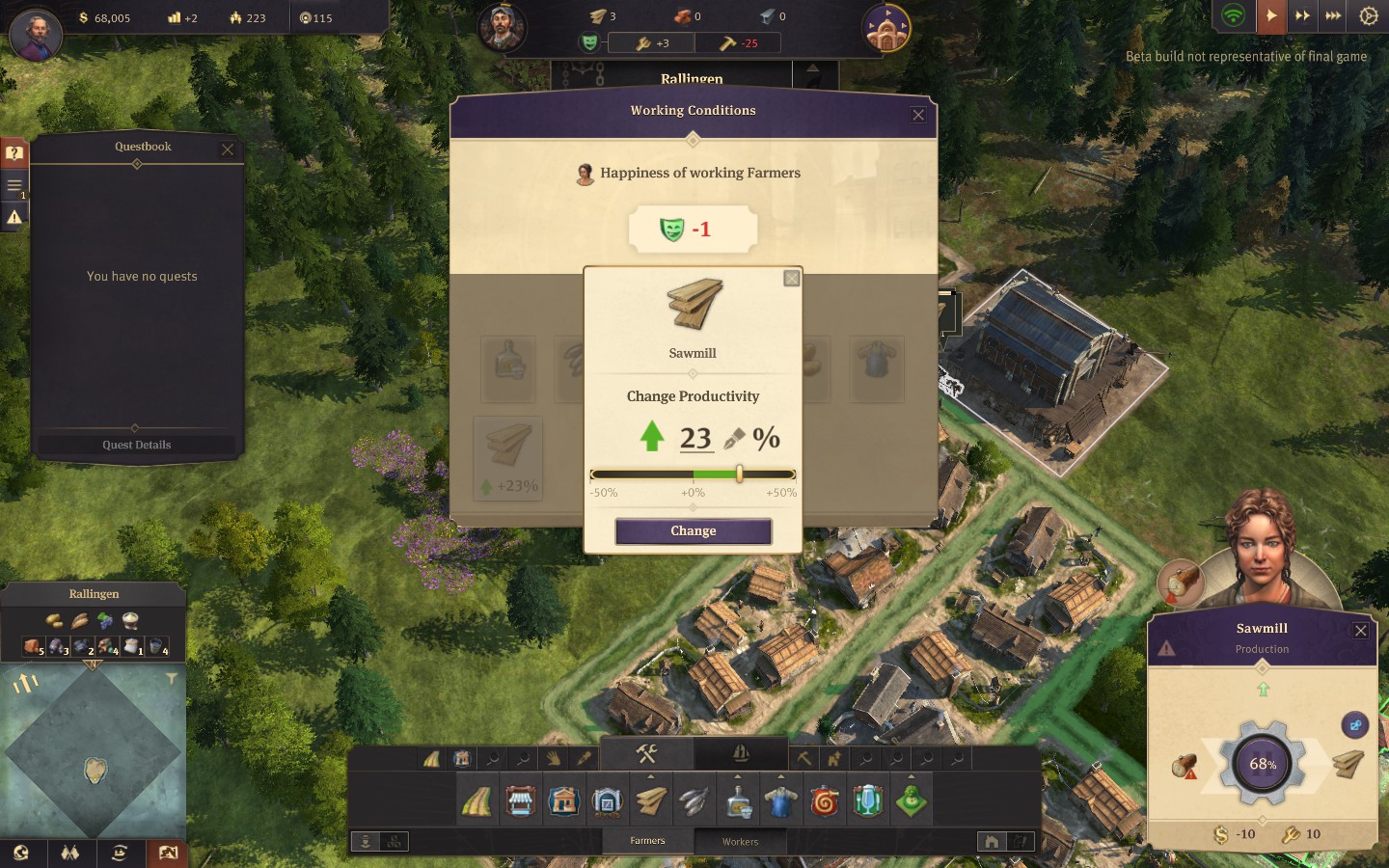Select the fire station swirl icon
The image size is (1389, 868).
click(825, 801)
